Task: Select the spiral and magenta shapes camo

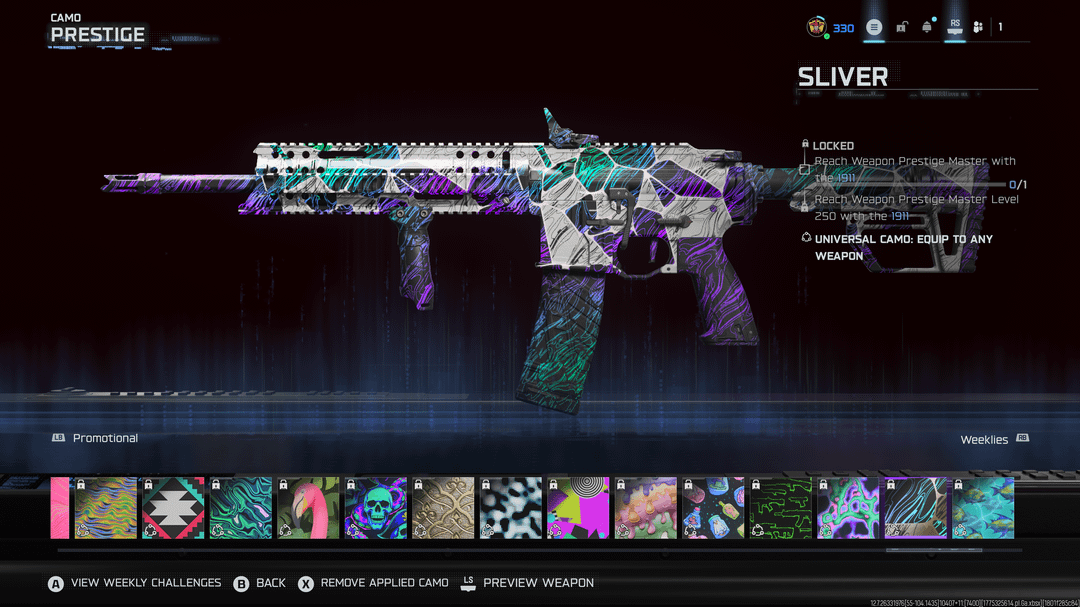Action: tap(578, 508)
